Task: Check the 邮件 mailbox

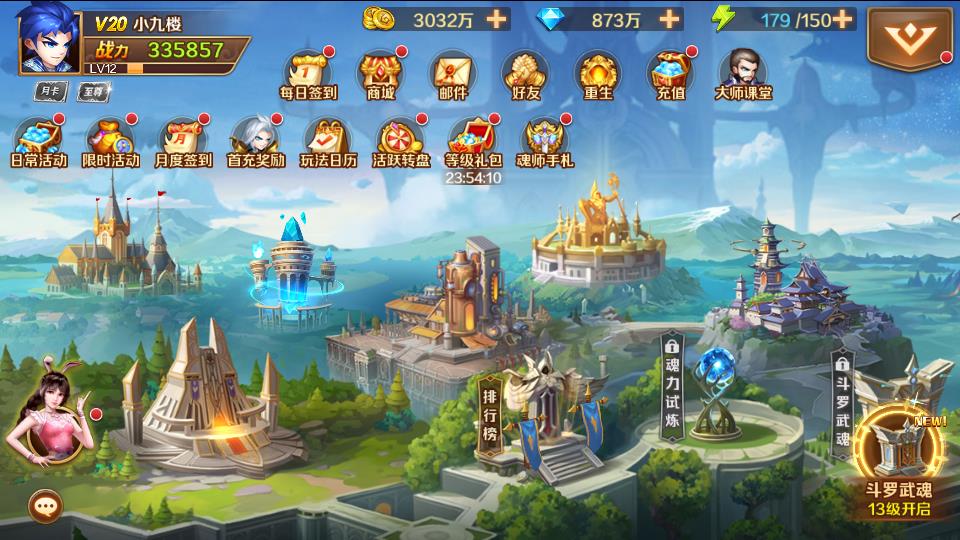Action: tap(452, 74)
